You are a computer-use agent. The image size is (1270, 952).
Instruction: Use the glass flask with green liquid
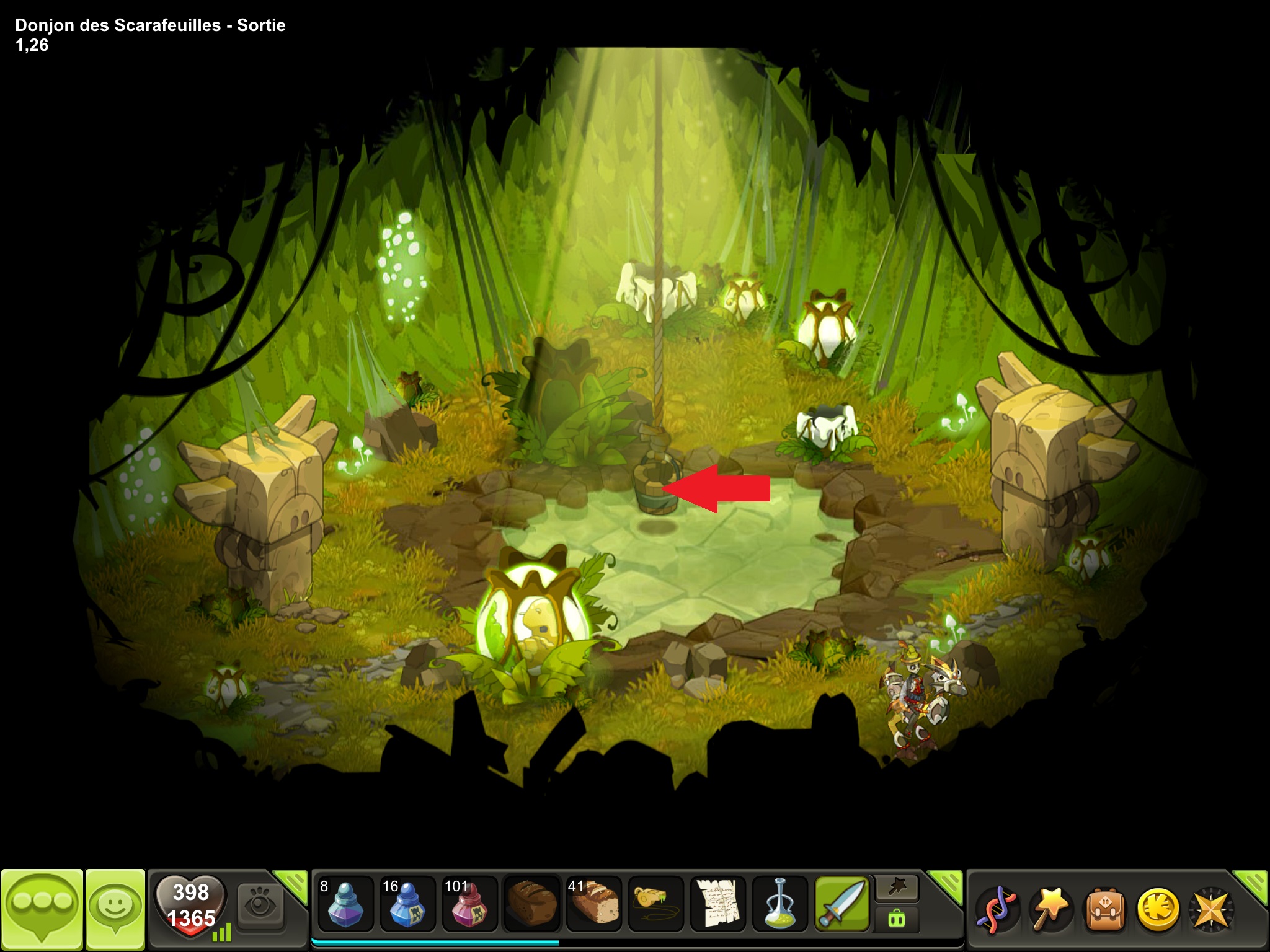[x=780, y=904]
